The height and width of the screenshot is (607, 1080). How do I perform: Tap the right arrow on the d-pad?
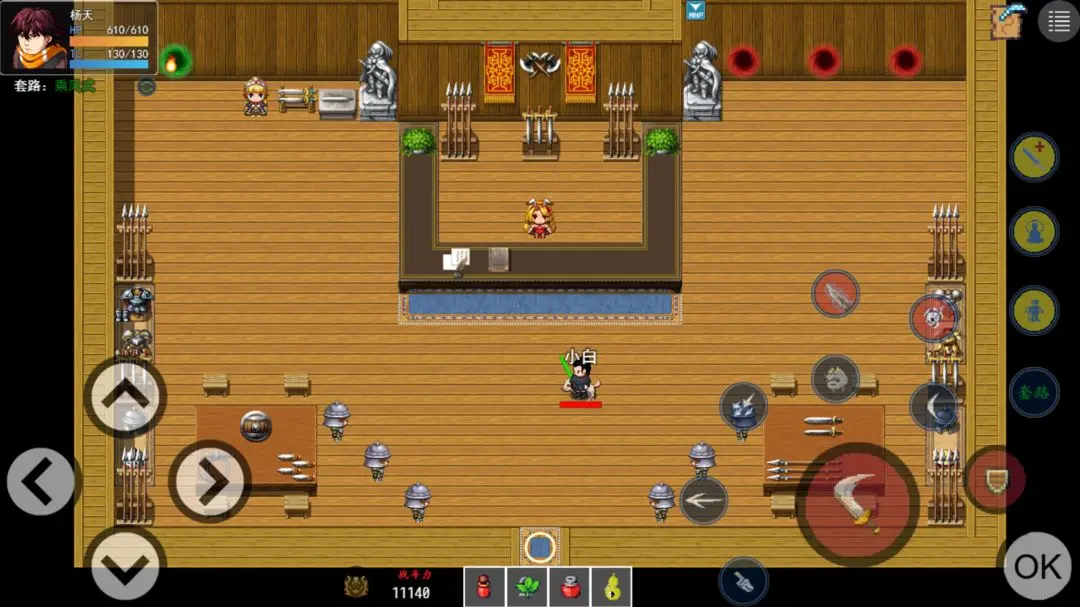(x=209, y=482)
